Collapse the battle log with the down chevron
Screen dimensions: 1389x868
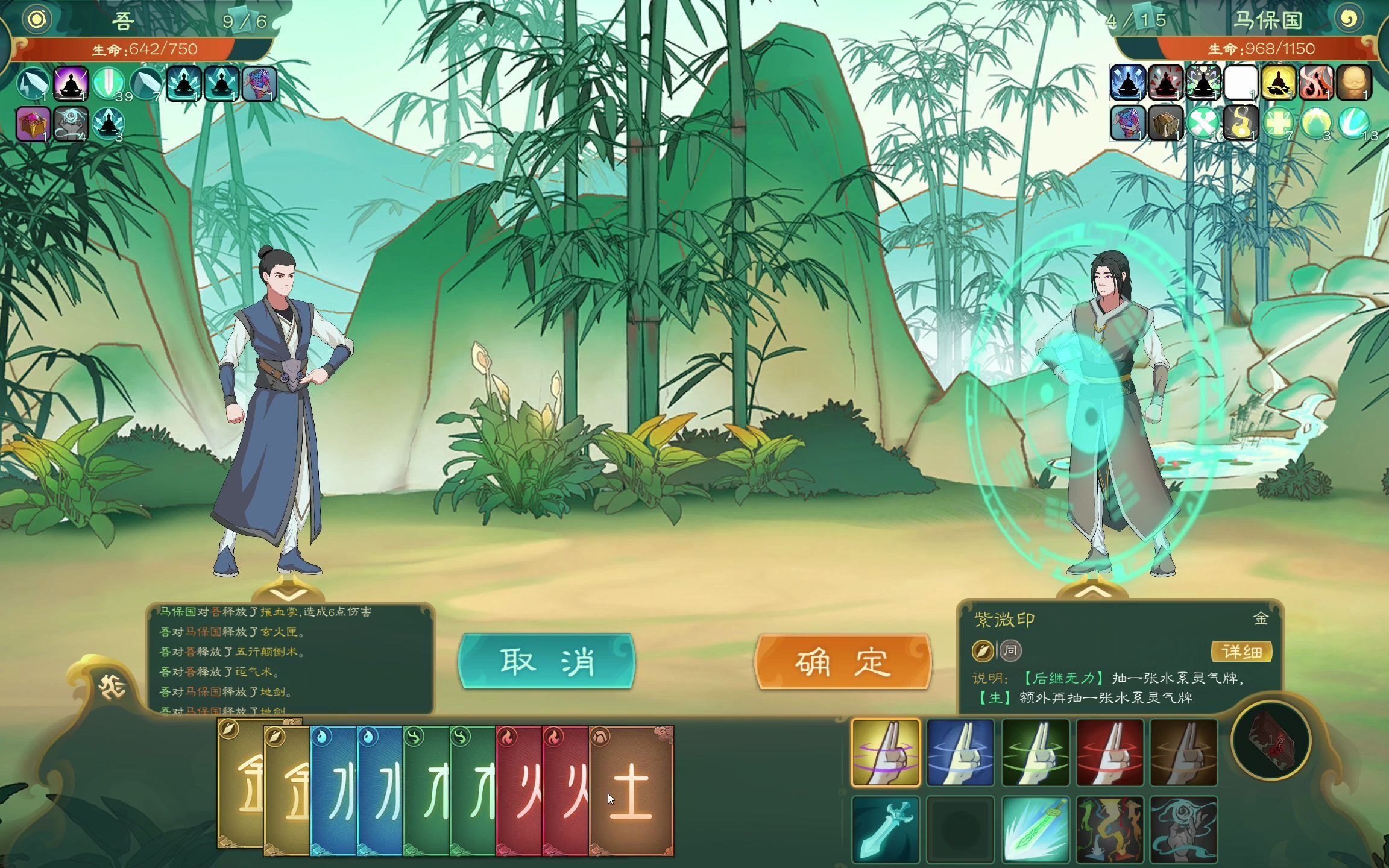(x=288, y=594)
